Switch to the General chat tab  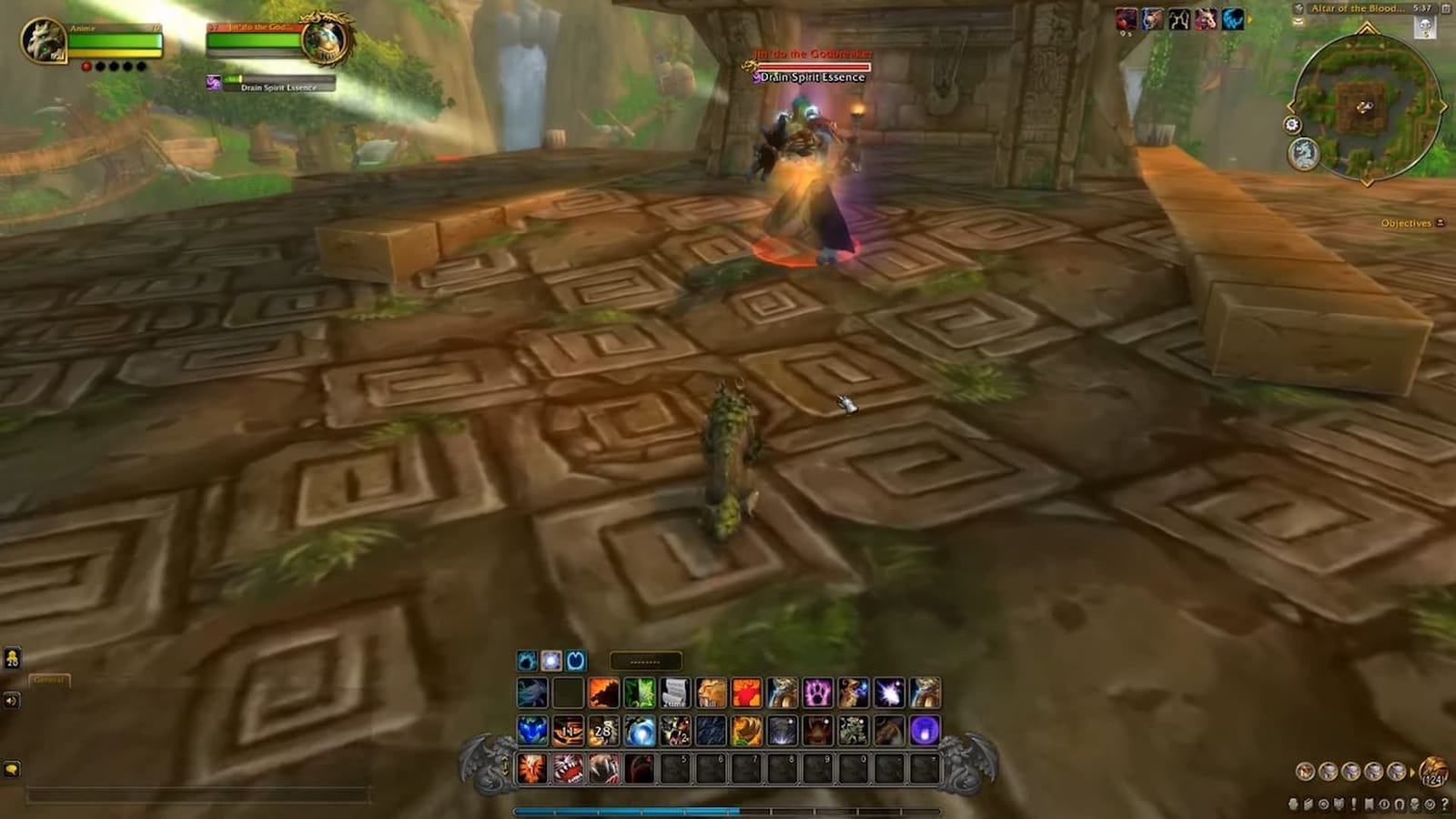pos(50,680)
